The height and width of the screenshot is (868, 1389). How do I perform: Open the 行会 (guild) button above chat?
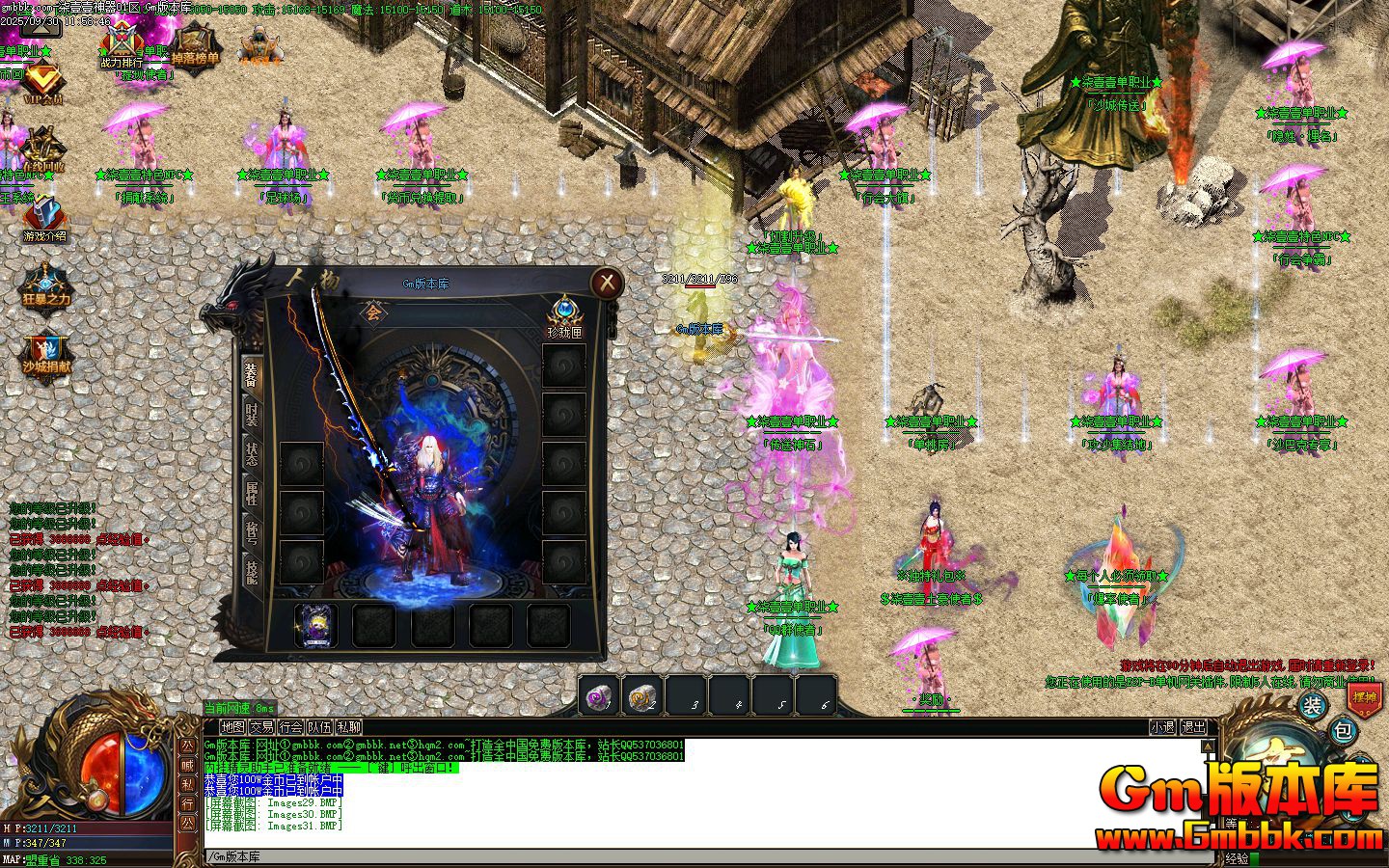coord(290,727)
